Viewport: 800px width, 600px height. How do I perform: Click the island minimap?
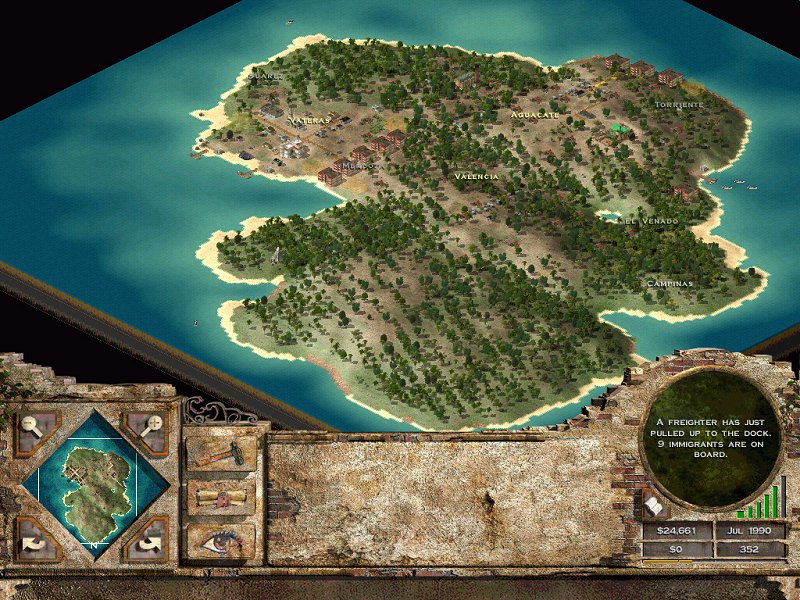[x=93, y=484]
